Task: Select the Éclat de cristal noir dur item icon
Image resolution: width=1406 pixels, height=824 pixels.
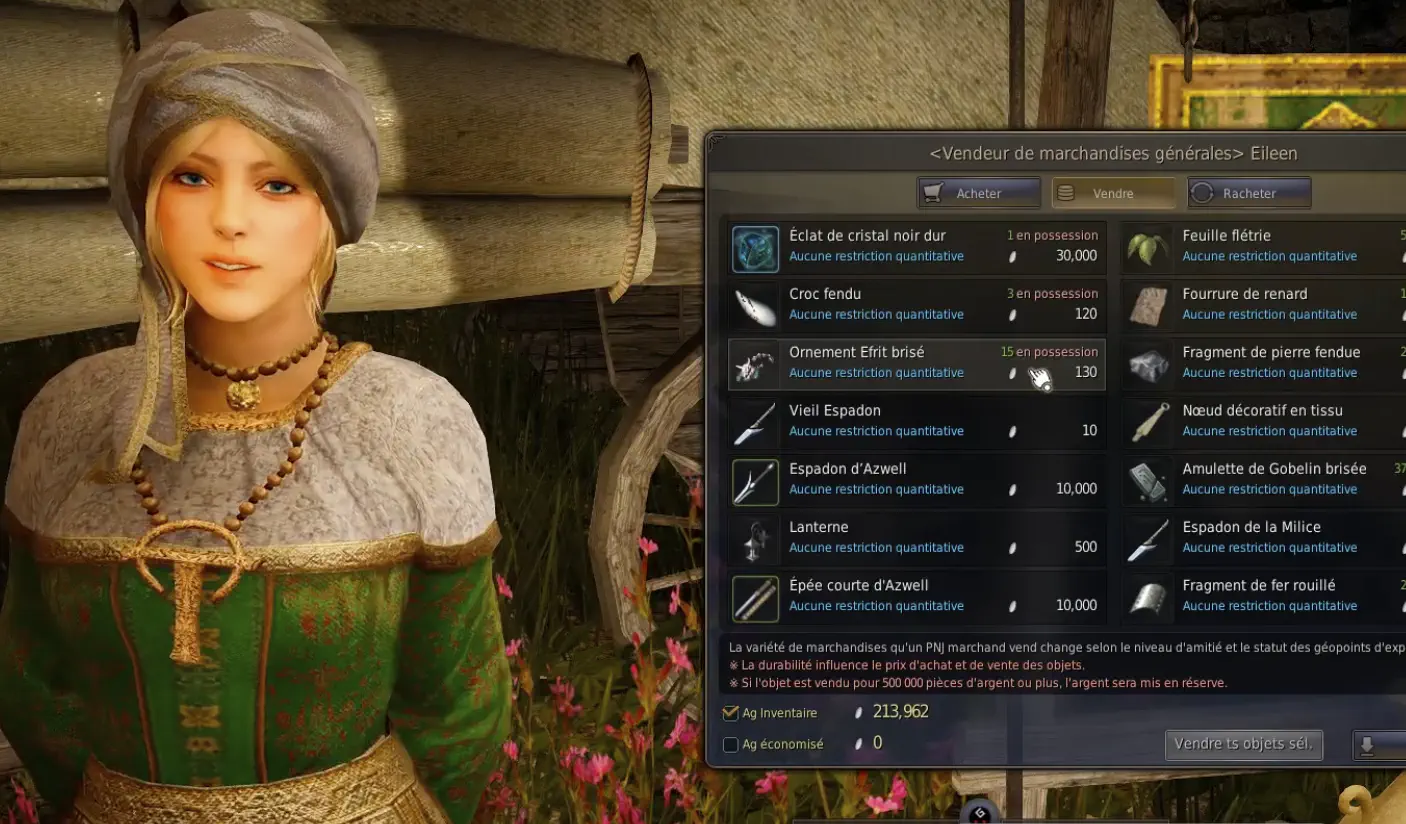Action: [754, 247]
